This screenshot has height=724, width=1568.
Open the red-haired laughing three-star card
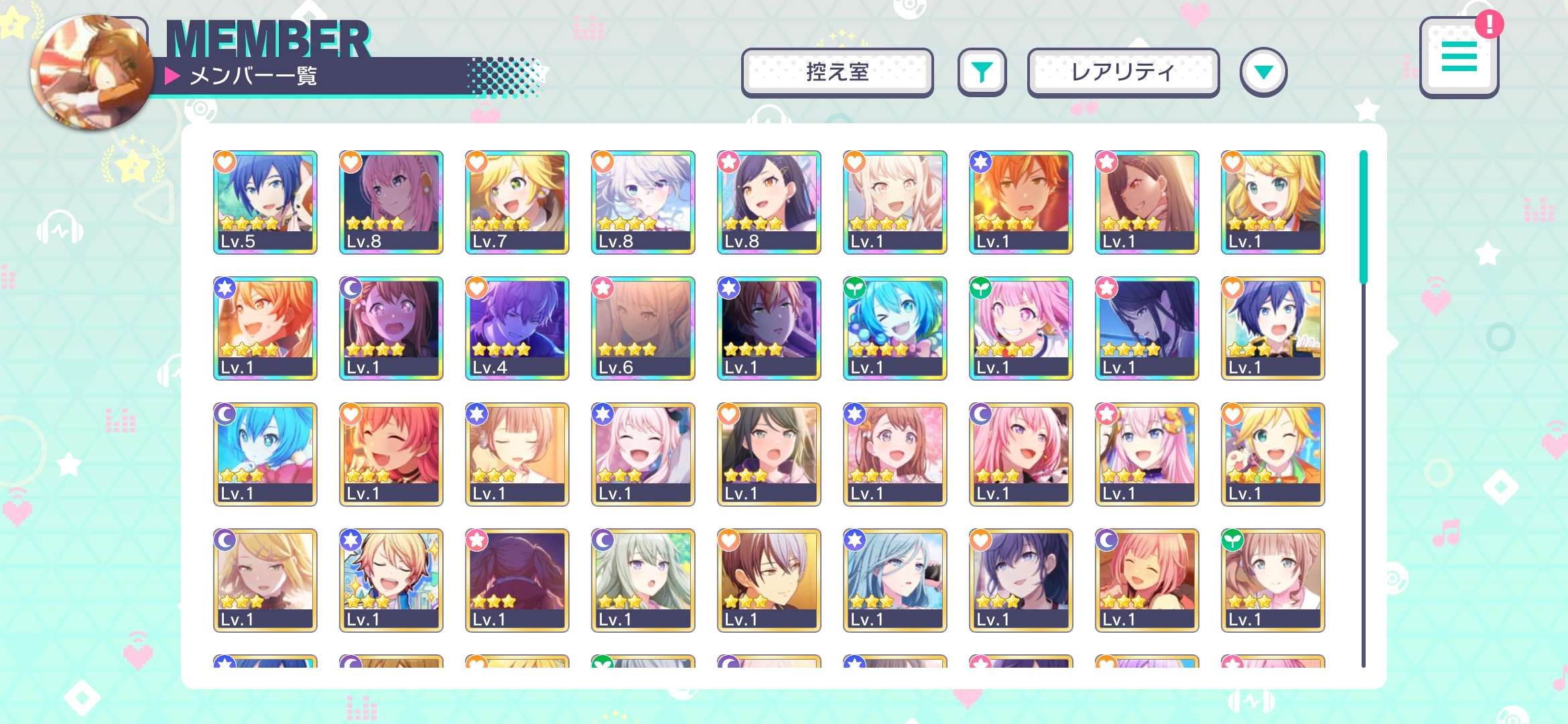pyautogui.click(x=391, y=454)
